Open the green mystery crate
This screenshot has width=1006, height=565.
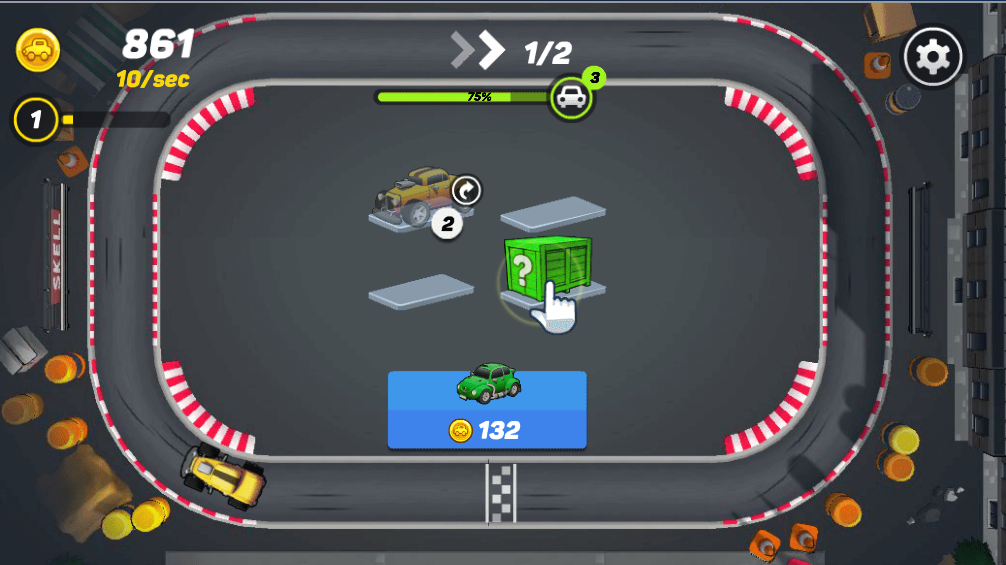pyautogui.click(x=545, y=266)
